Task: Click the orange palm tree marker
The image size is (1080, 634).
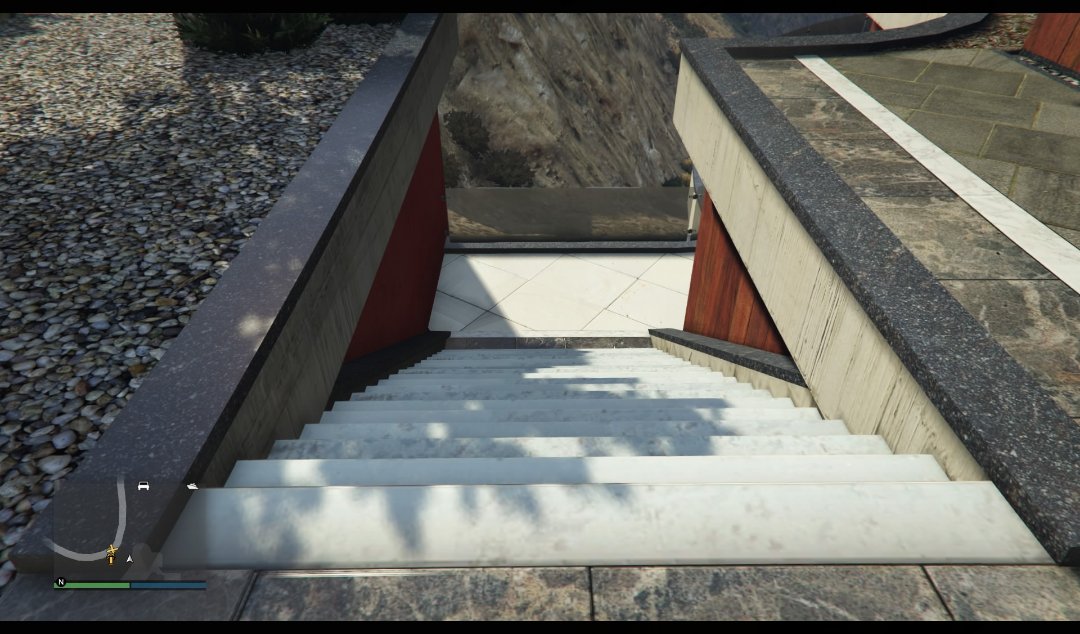Action: tap(111, 553)
